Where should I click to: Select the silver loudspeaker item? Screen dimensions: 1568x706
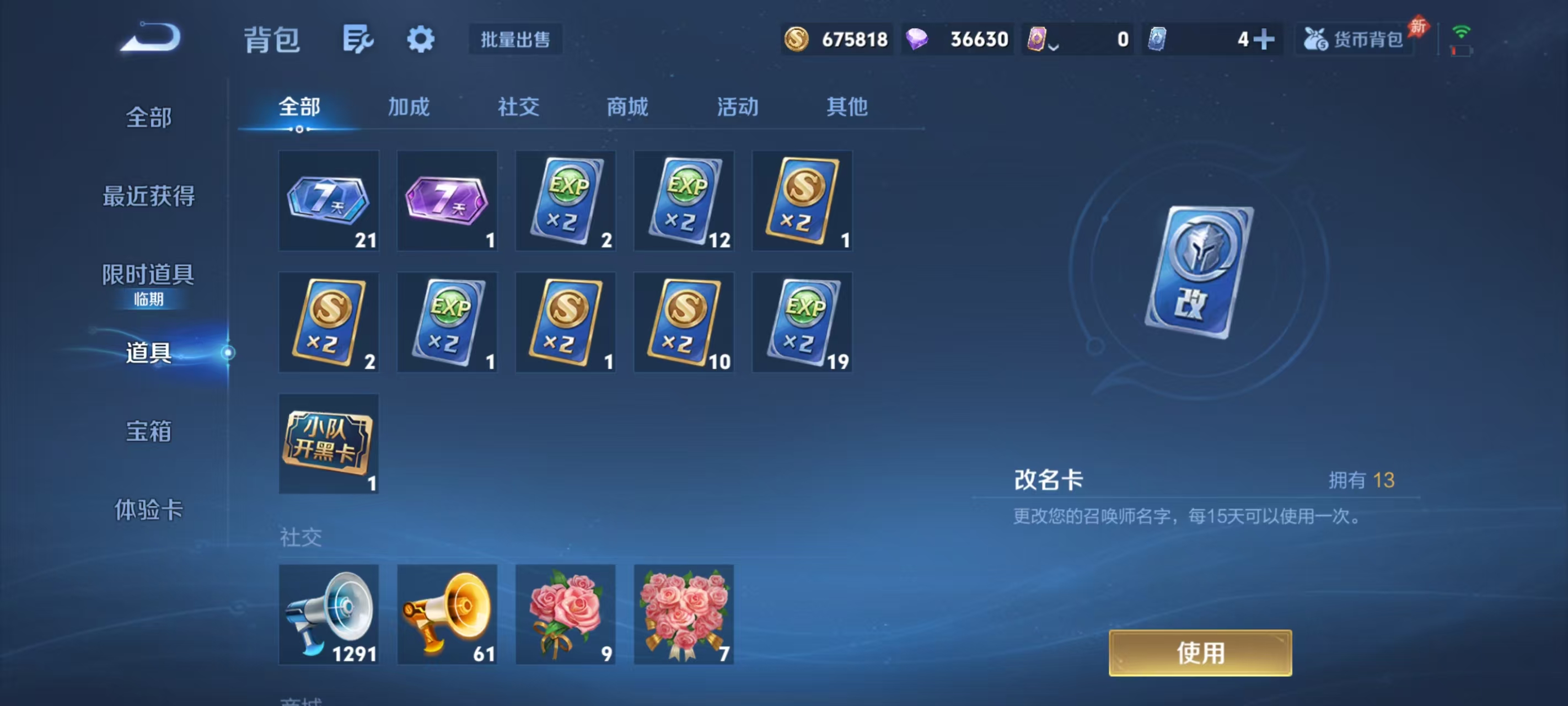[328, 614]
